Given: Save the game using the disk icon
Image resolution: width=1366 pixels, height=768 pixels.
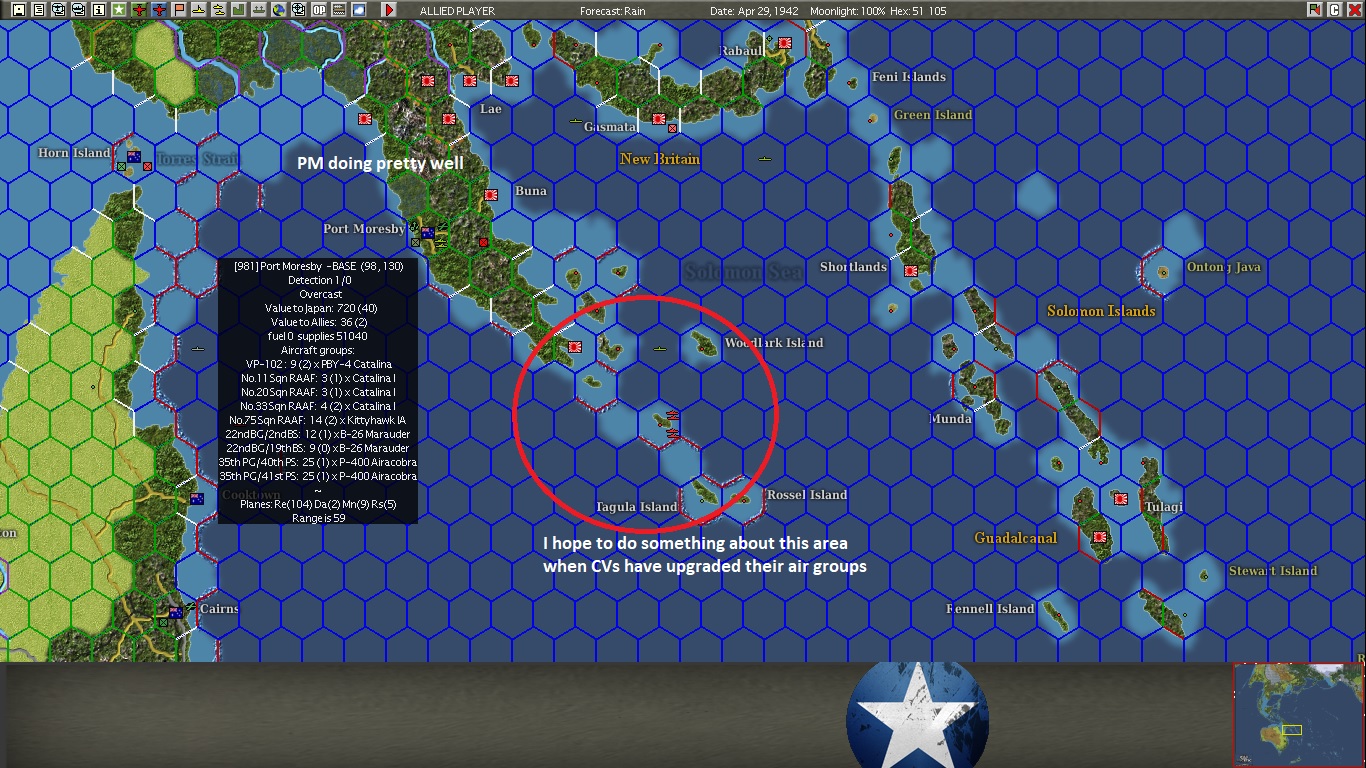Looking at the screenshot, I should 18,10.
